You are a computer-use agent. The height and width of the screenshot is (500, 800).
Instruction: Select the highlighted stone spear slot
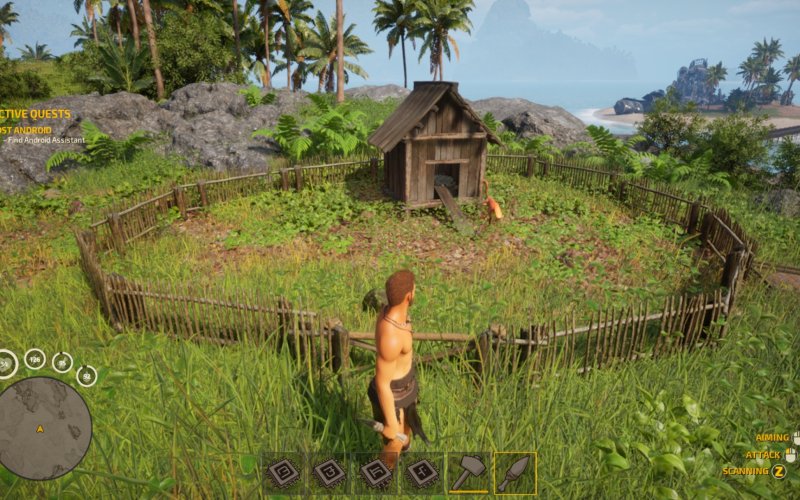pos(514,473)
